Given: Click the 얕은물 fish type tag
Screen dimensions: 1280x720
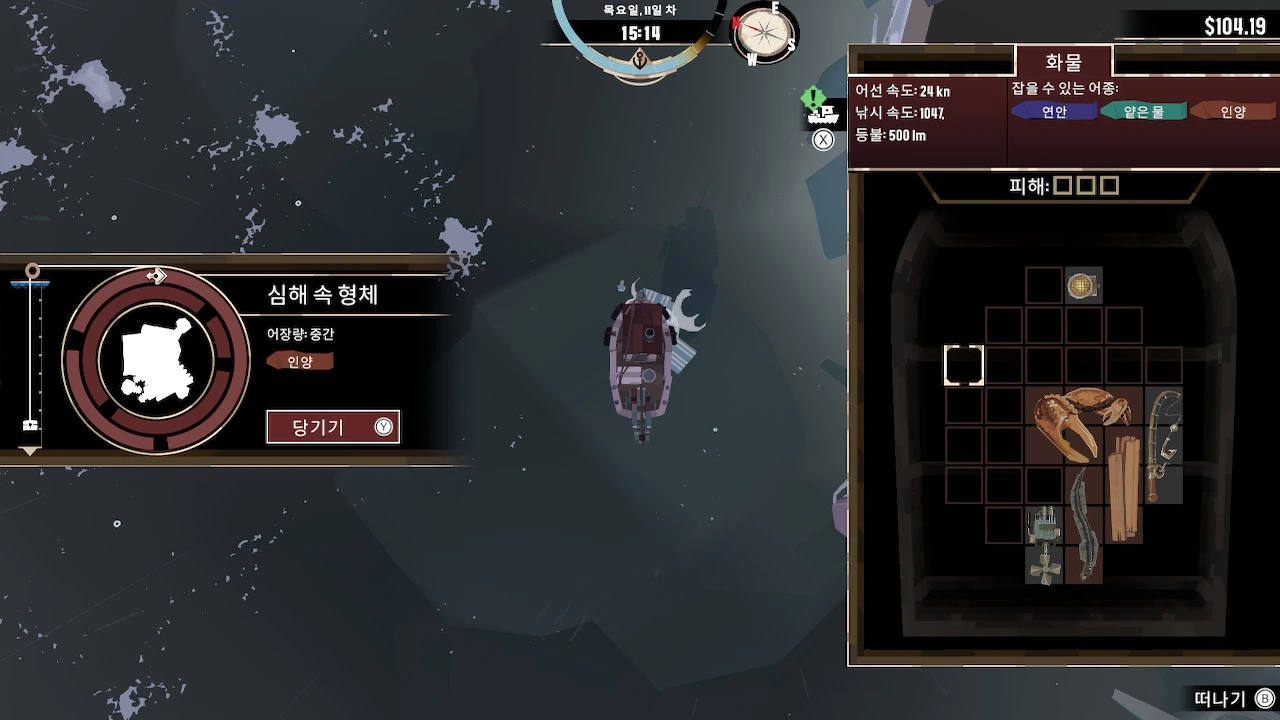Looking at the screenshot, I should point(1145,112).
